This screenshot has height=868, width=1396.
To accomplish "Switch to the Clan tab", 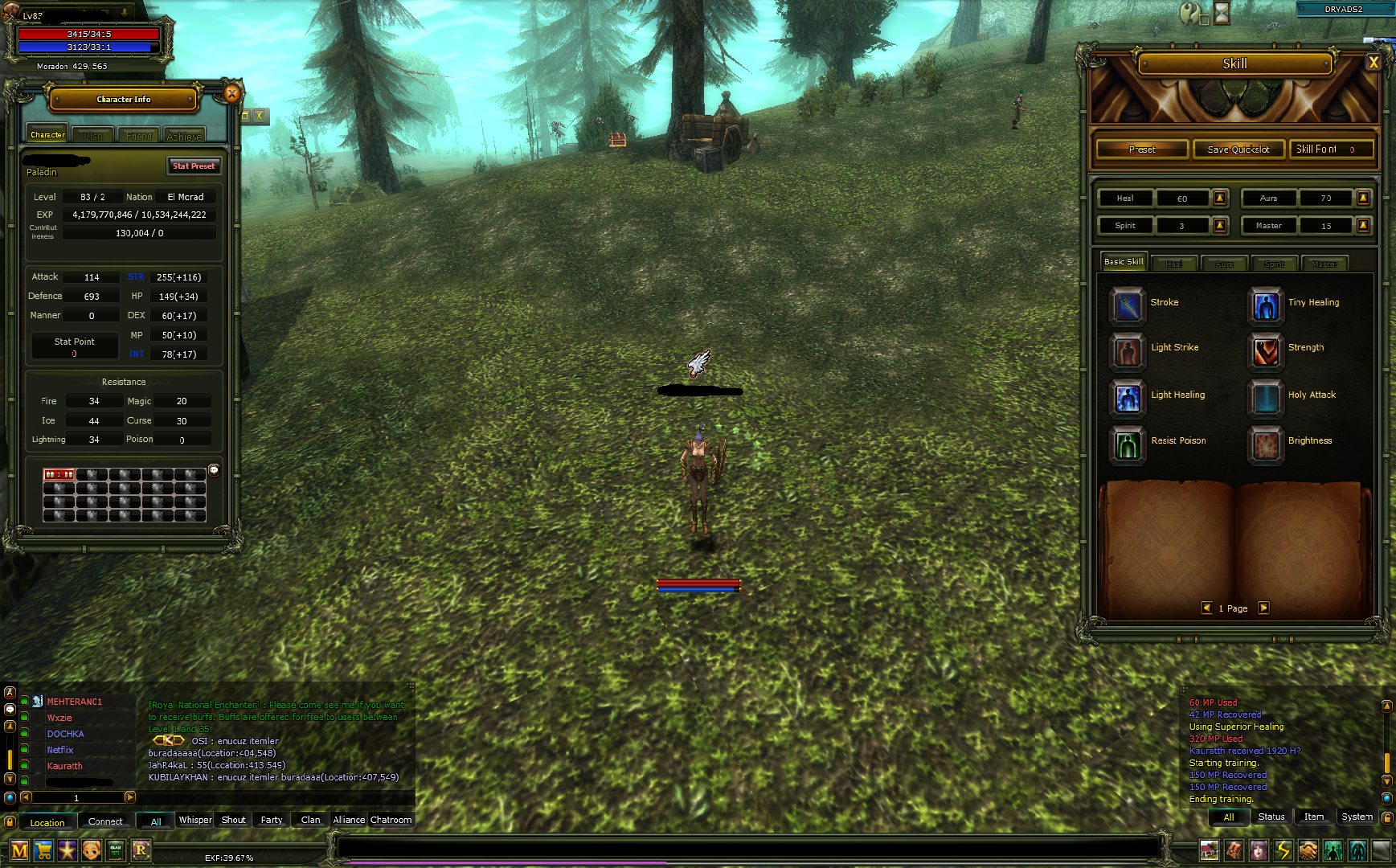I will (93, 136).
